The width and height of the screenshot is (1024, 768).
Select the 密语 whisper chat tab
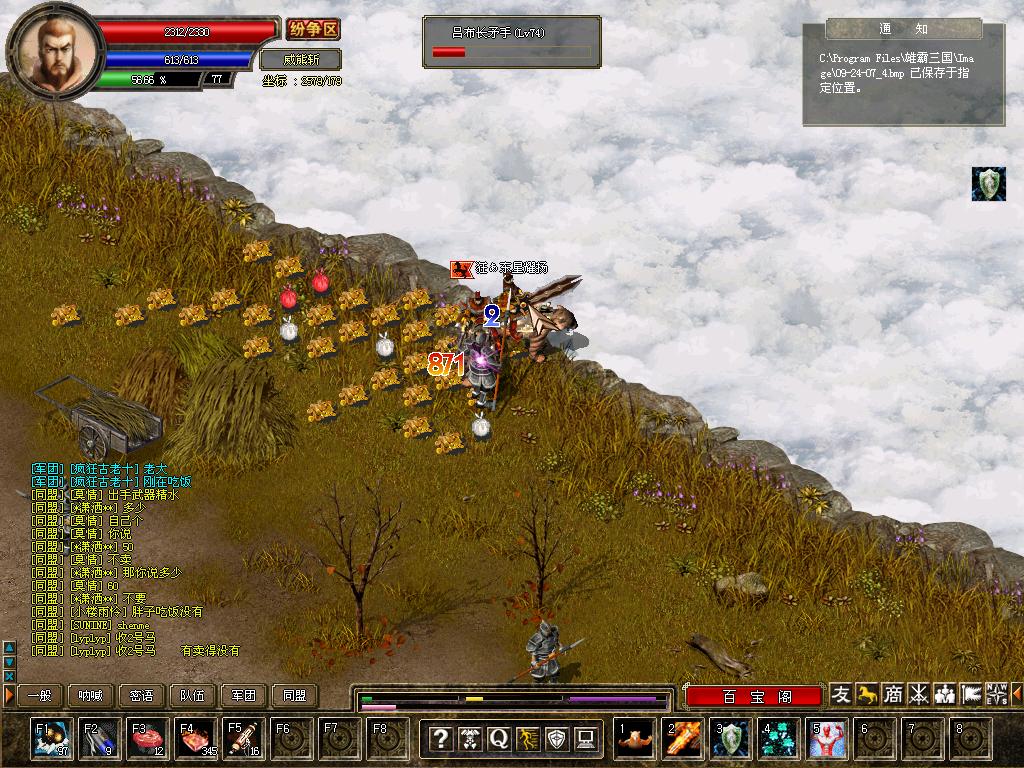[142, 695]
